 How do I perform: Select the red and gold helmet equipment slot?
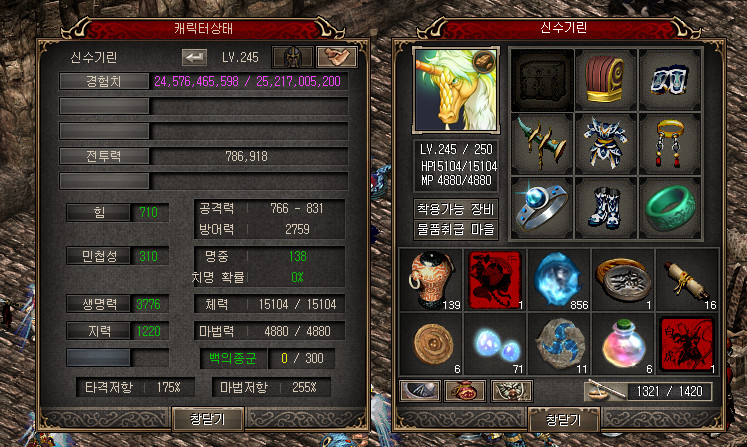(604, 79)
